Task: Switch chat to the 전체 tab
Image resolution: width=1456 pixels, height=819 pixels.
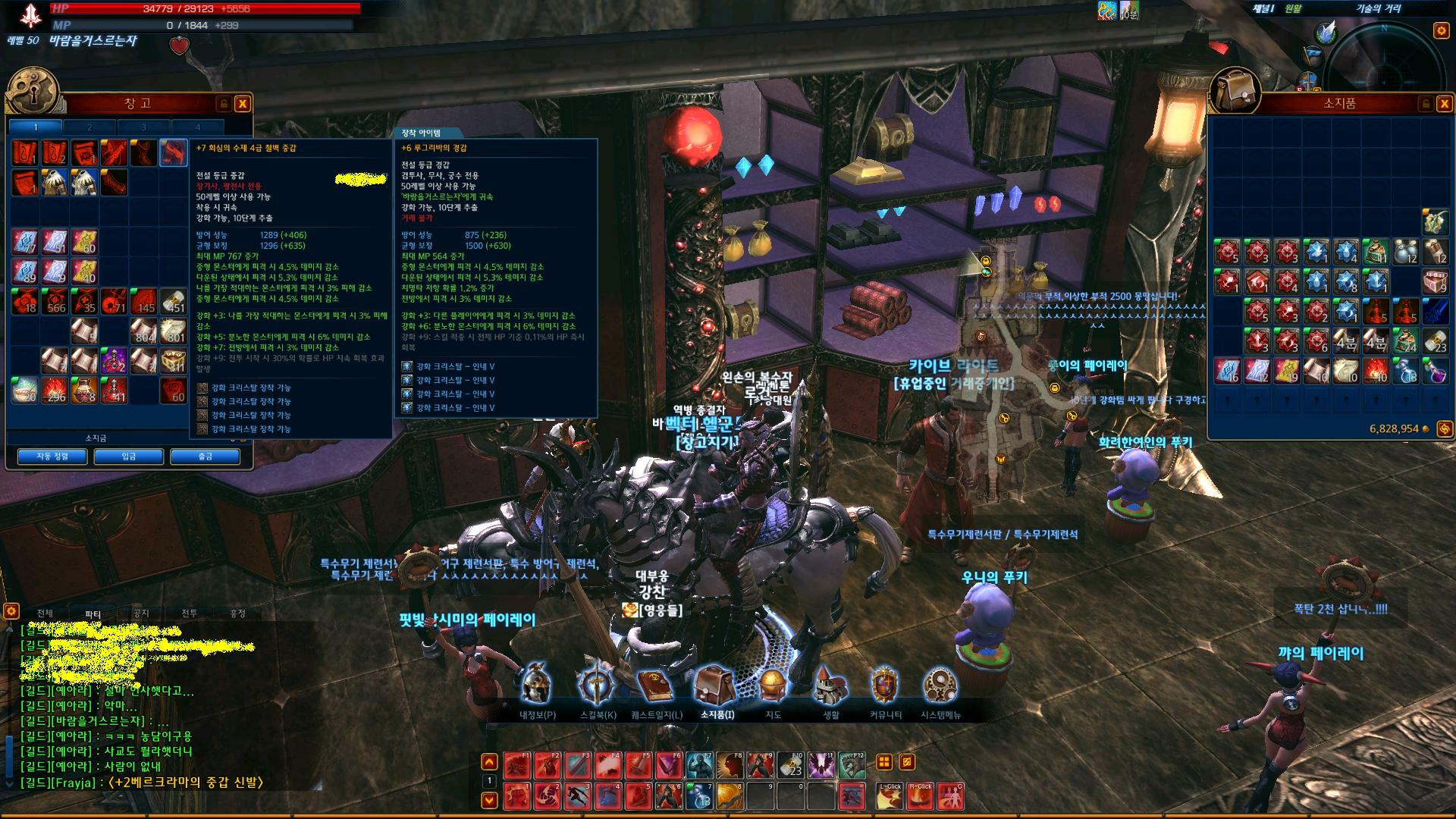Action: (45, 613)
